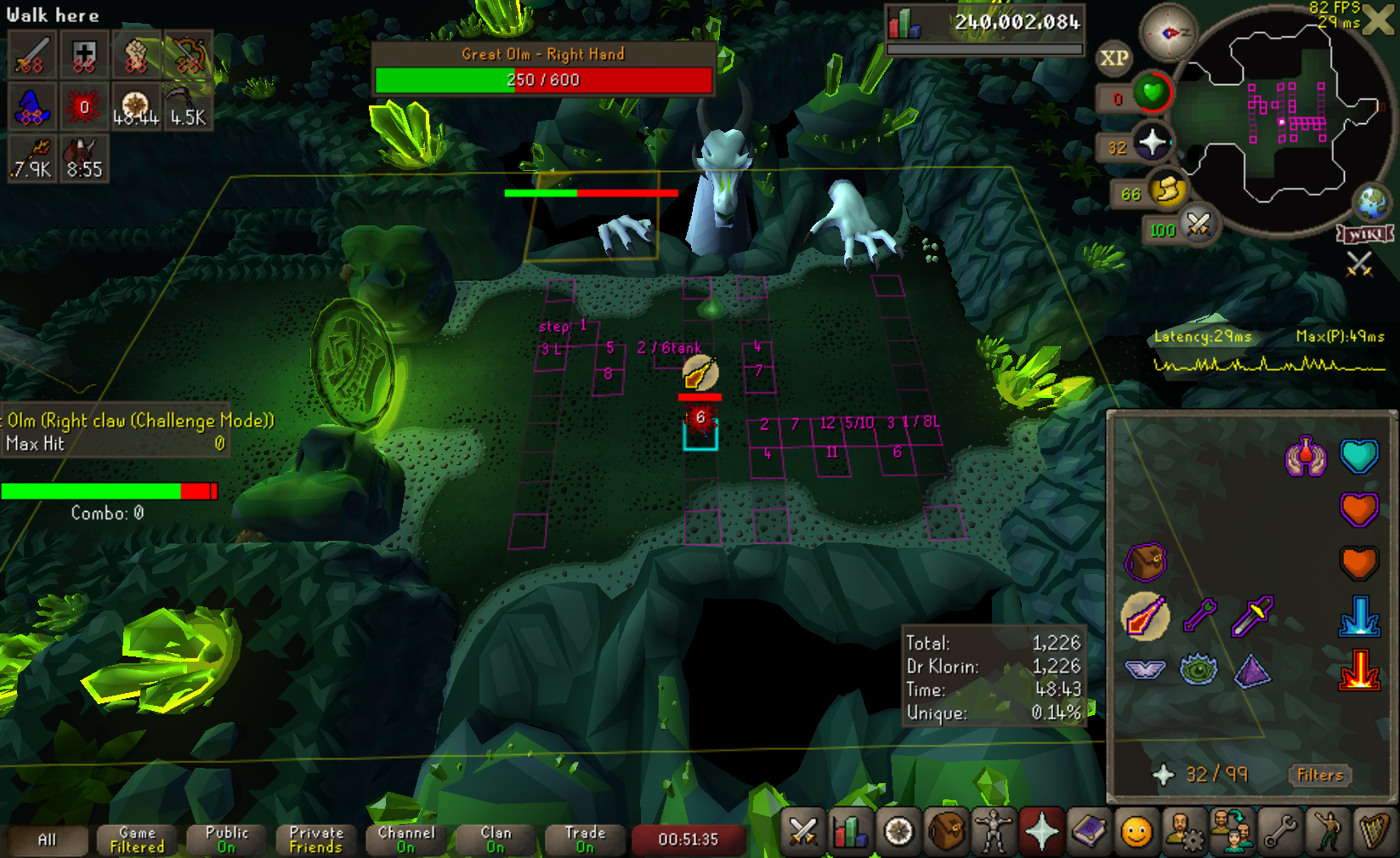Toggle the potion-in-hands prayer icon
This screenshot has height=858, width=1400.
pyautogui.click(x=1306, y=457)
